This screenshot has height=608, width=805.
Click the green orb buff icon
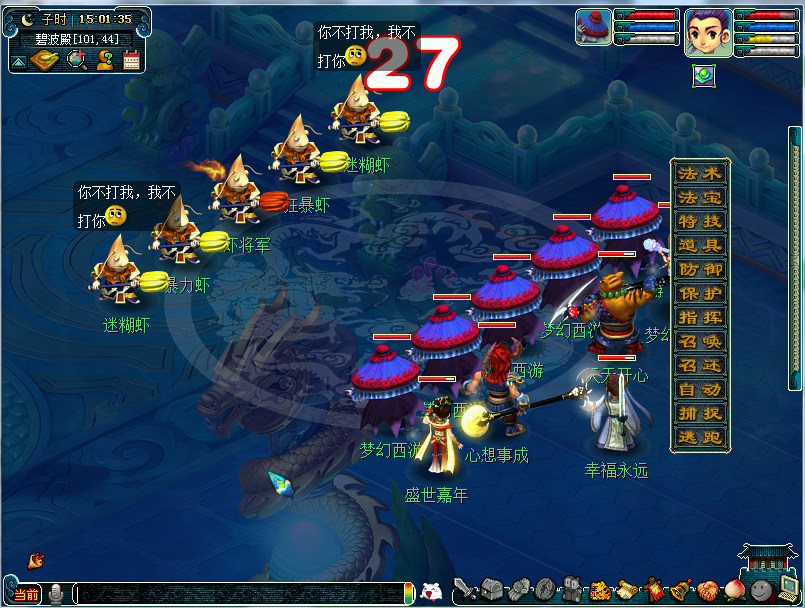tap(704, 74)
